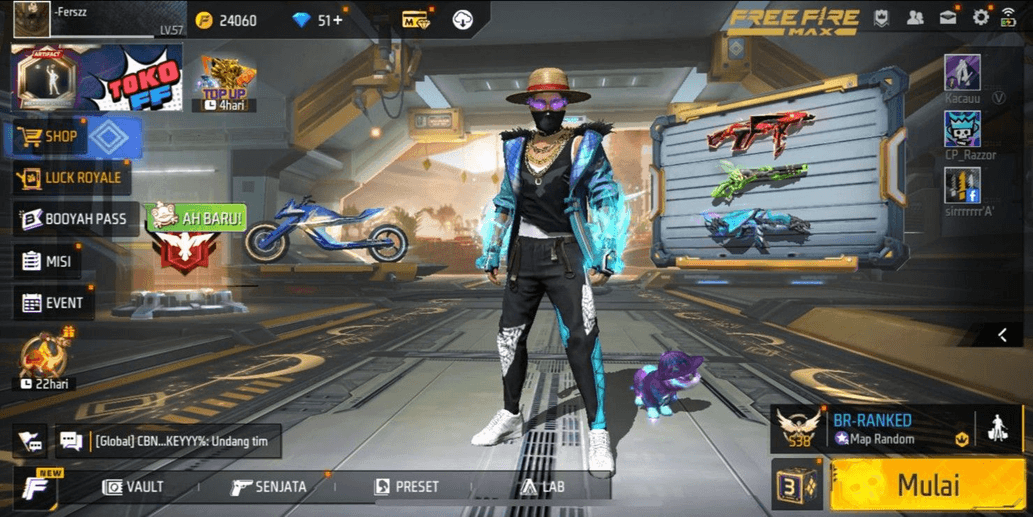This screenshot has height=517, width=1033.
Task: Open LUCK ROYALE
Action: [x=70, y=178]
